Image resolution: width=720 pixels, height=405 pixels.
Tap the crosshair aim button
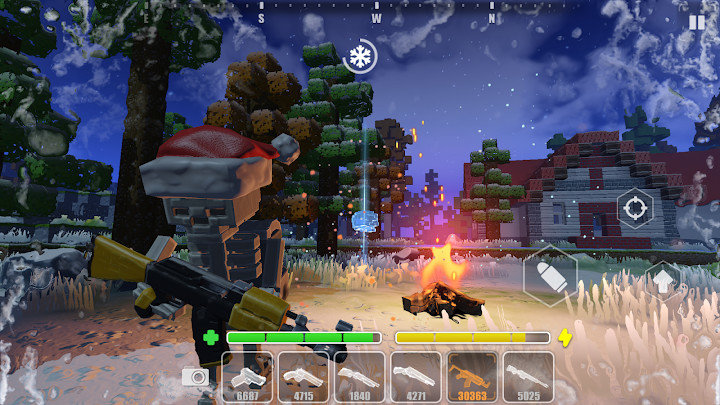tap(633, 208)
